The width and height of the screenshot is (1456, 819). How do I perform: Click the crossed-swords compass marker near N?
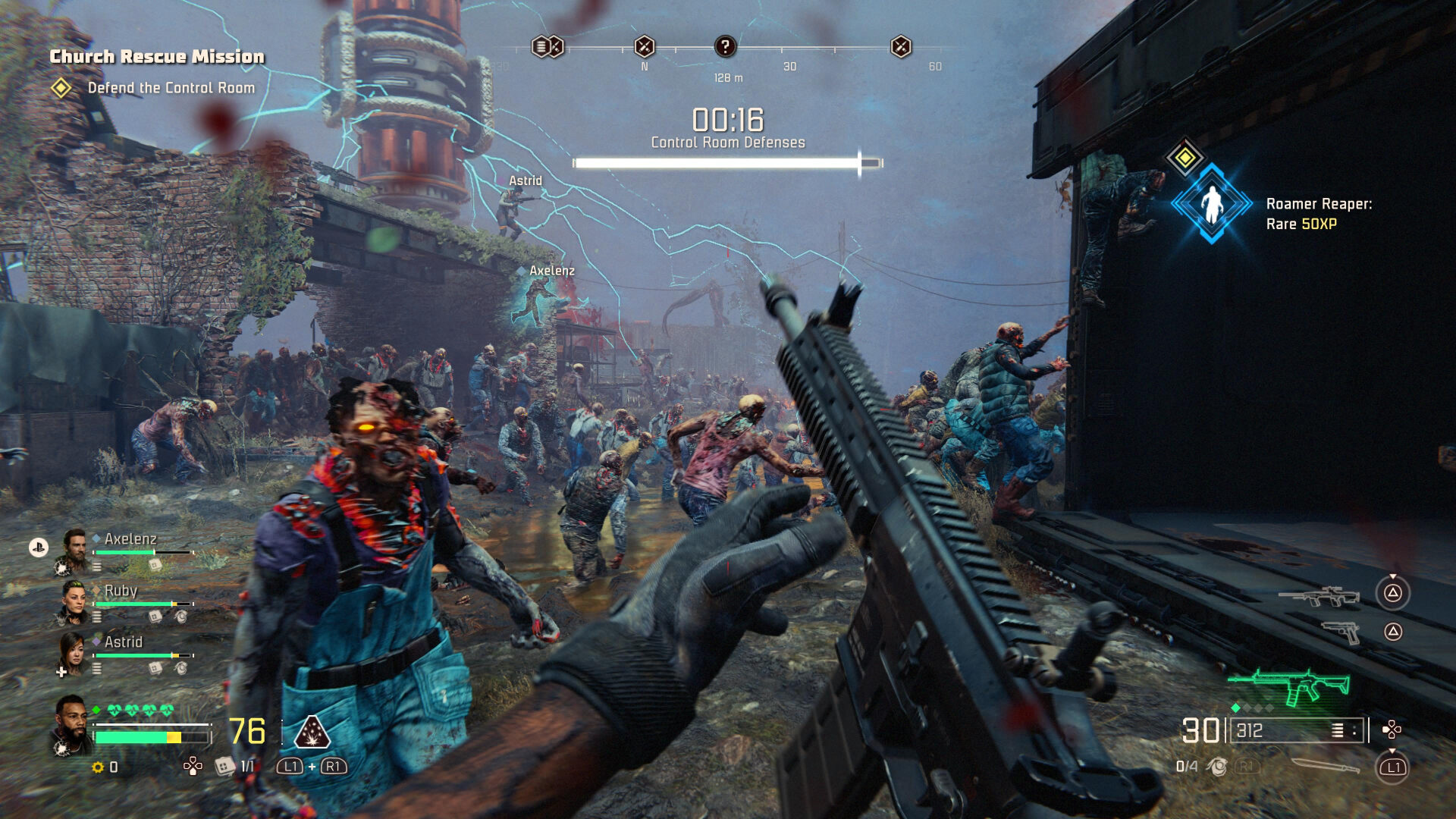[x=644, y=44]
